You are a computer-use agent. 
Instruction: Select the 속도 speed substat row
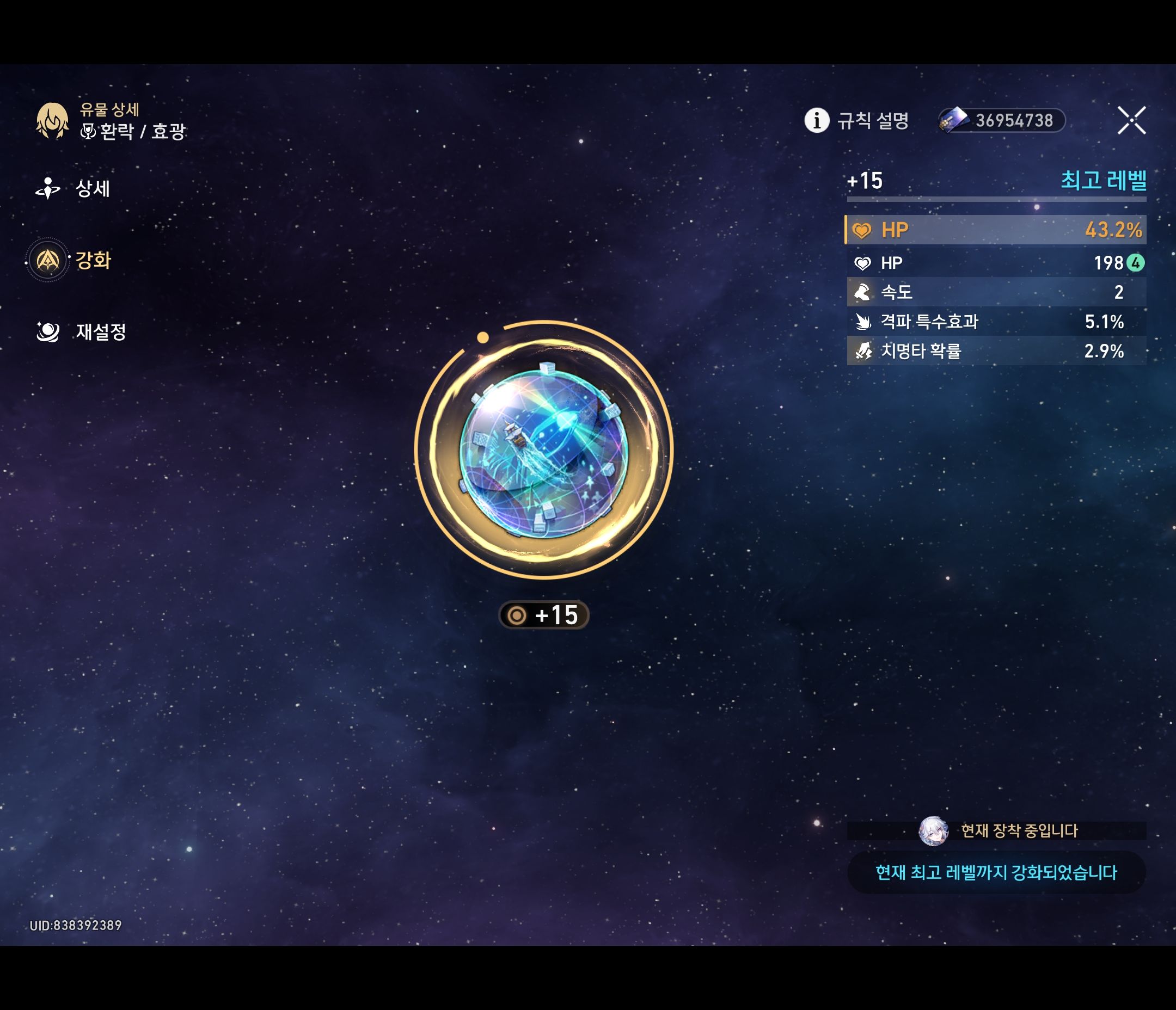click(x=995, y=292)
